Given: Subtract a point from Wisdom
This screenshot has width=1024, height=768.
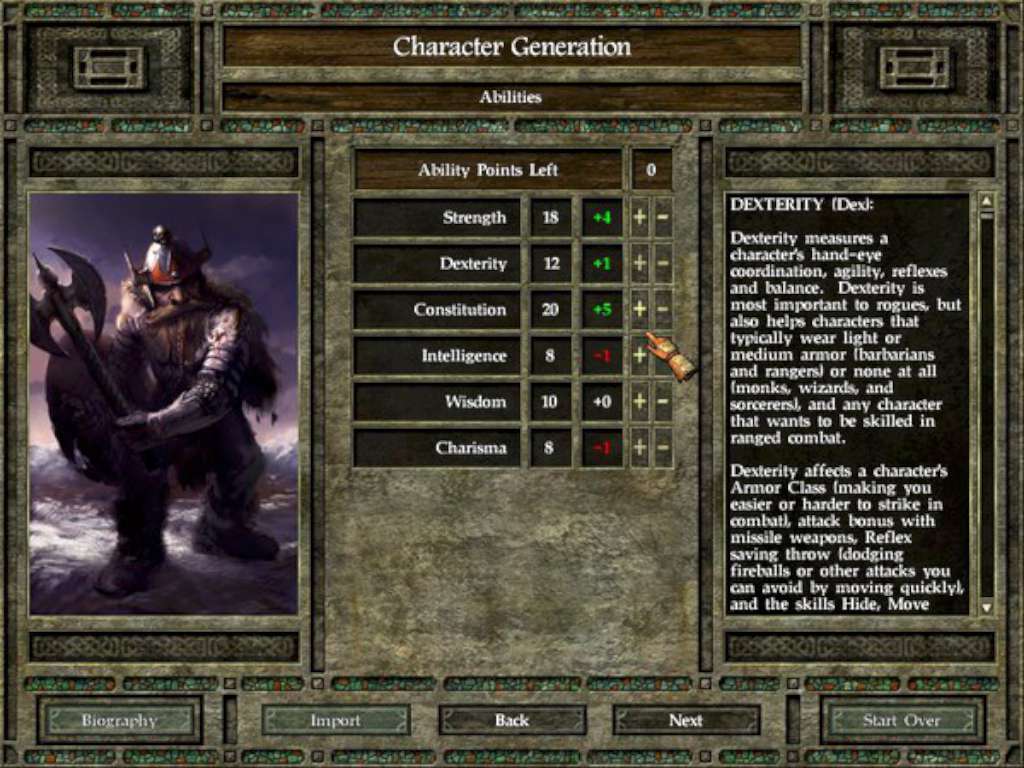Looking at the screenshot, I should click(x=662, y=402).
